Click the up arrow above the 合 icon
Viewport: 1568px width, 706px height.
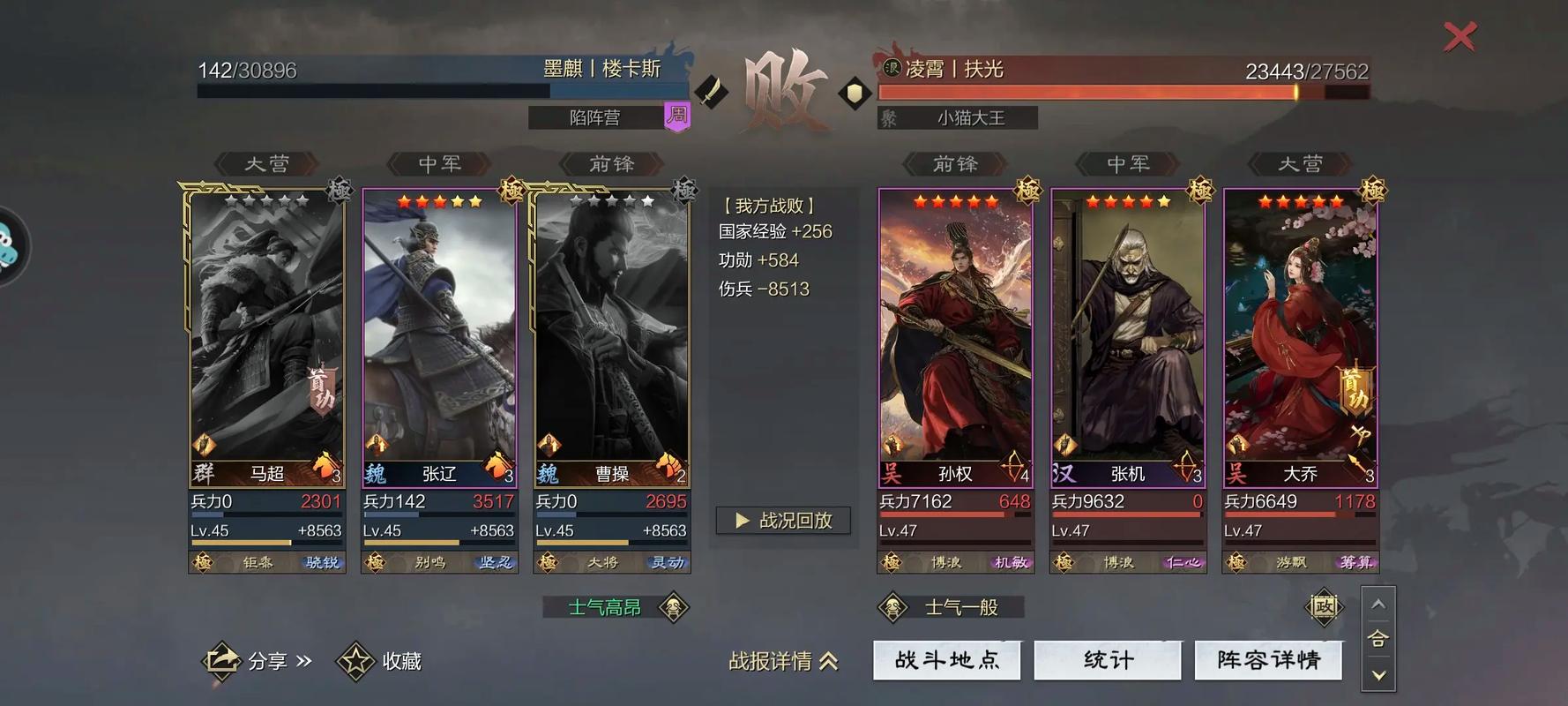pyautogui.click(x=1378, y=605)
